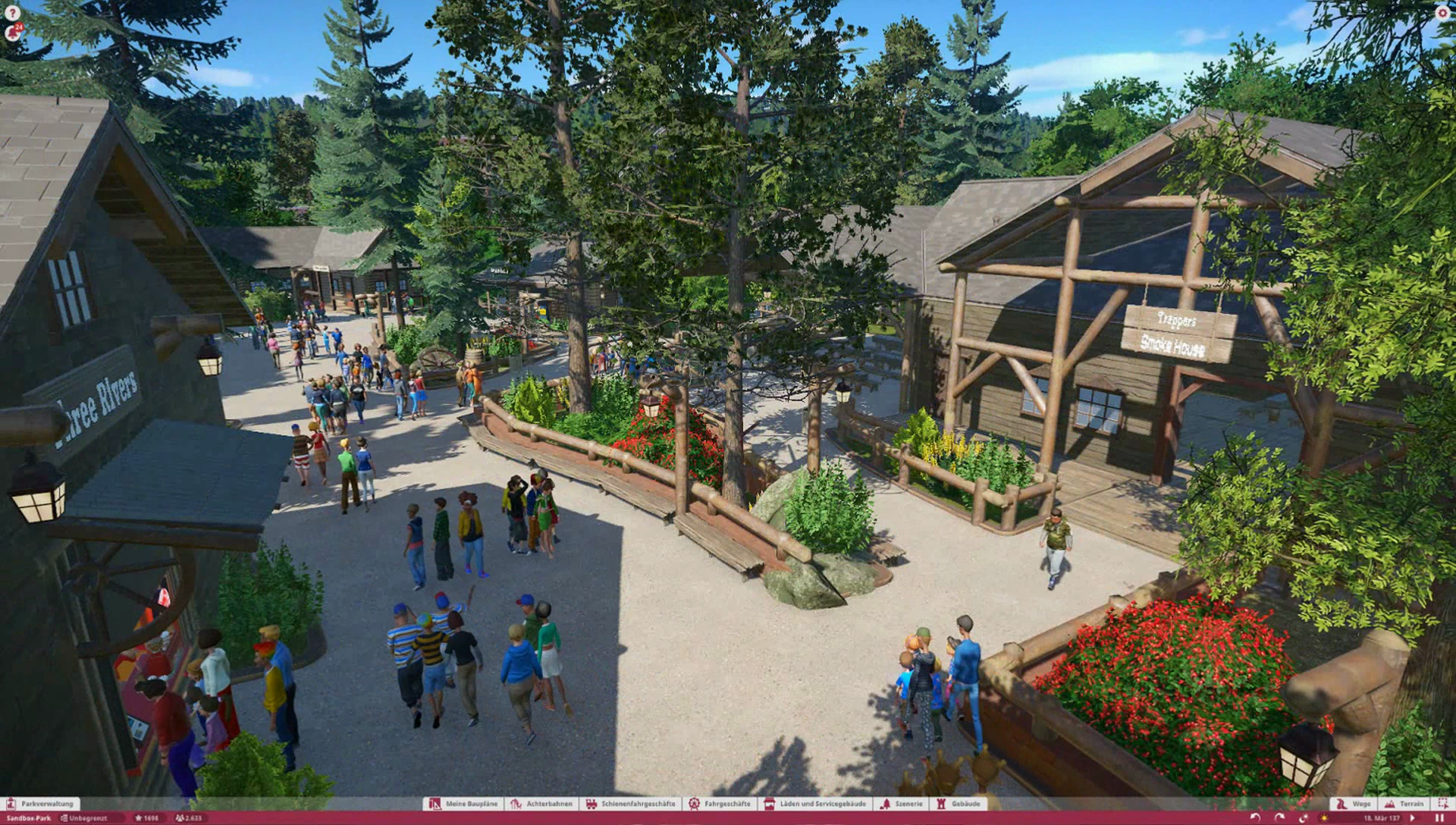Open the notifications bell
Viewport: 1456px width, 825px height.
(12, 33)
